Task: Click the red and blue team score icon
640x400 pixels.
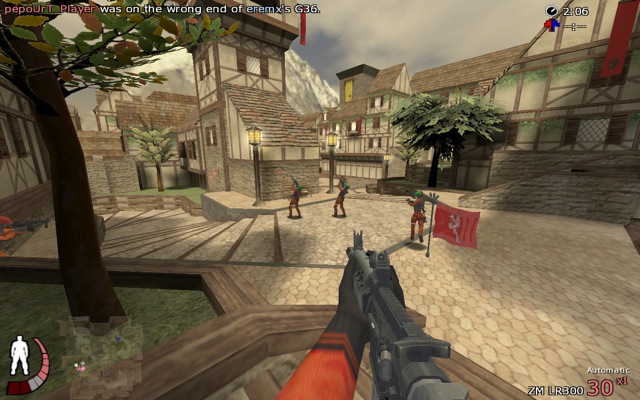Action: click(551, 25)
